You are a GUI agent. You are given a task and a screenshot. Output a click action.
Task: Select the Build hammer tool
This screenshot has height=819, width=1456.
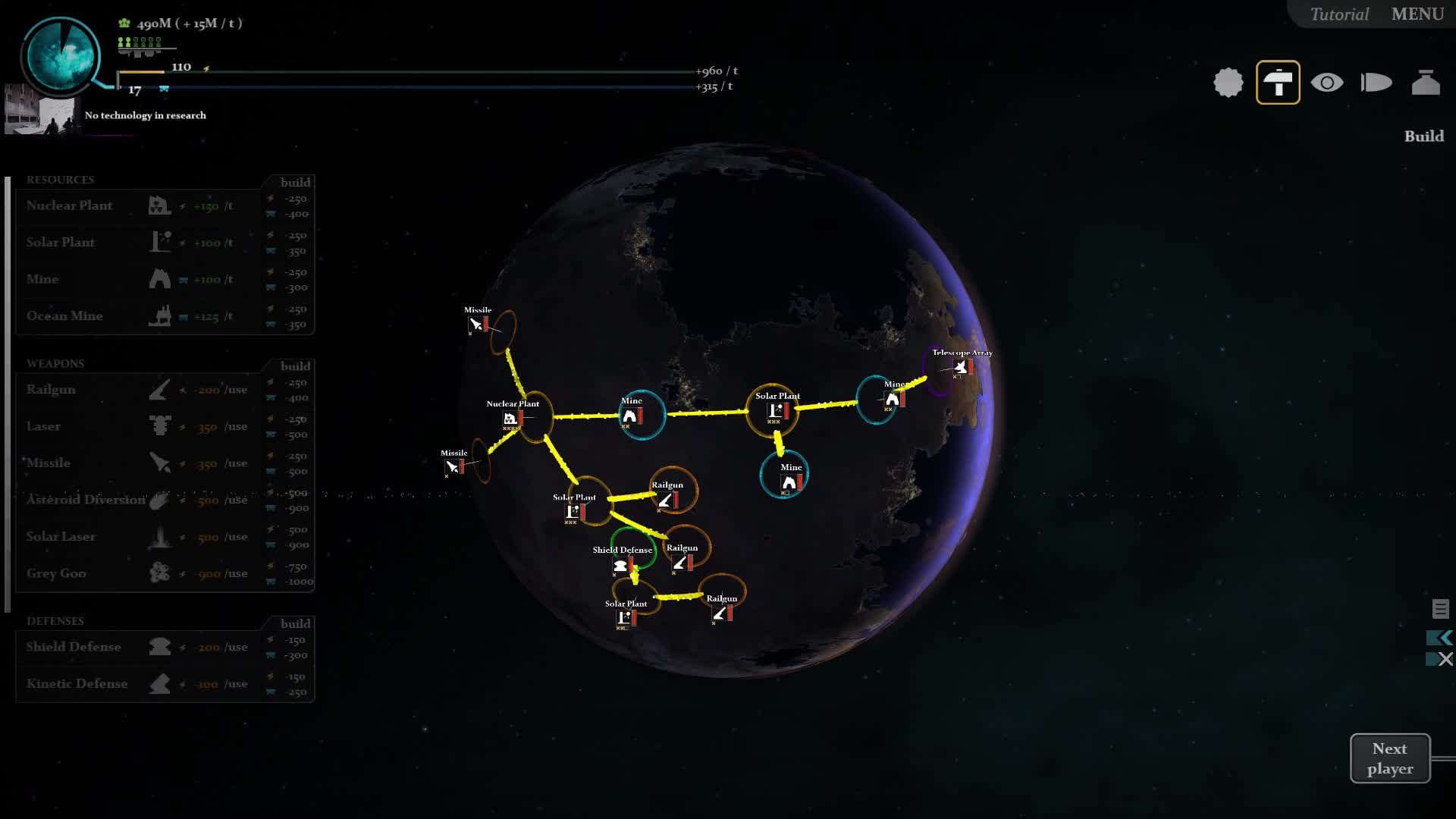[x=1278, y=83]
